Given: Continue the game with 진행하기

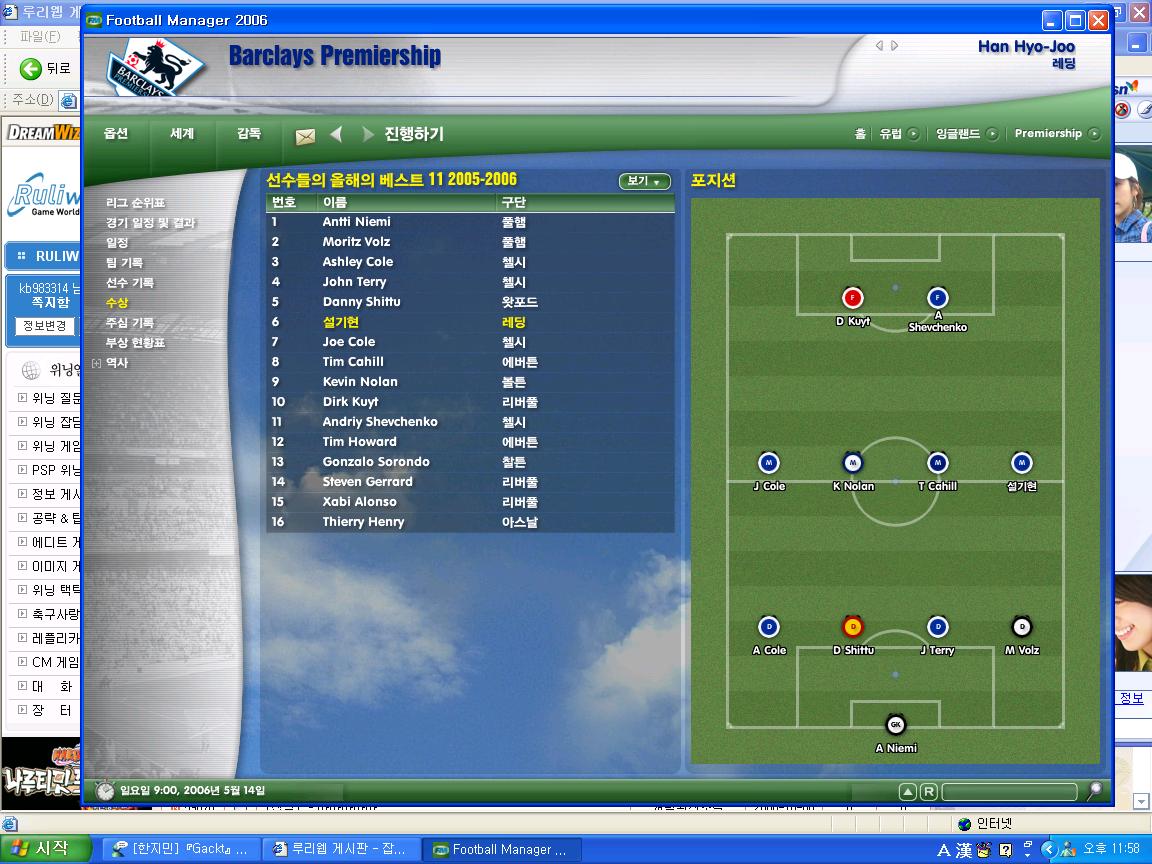Looking at the screenshot, I should (x=413, y=134).
